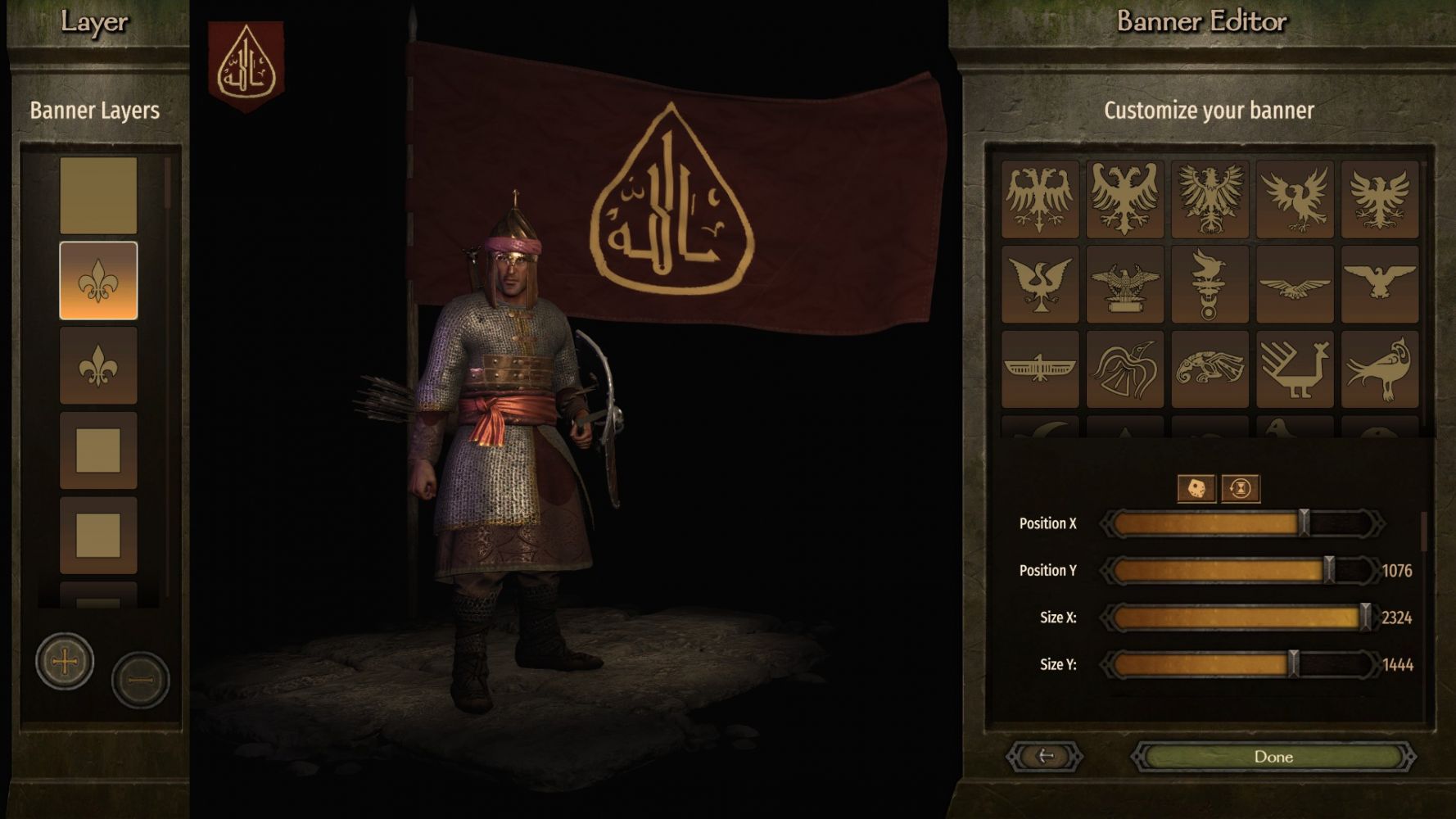The height and width of the screenshot is (819, 1456).
Task: Adjust the Position X slider
Action: [x=1304, y=523]
